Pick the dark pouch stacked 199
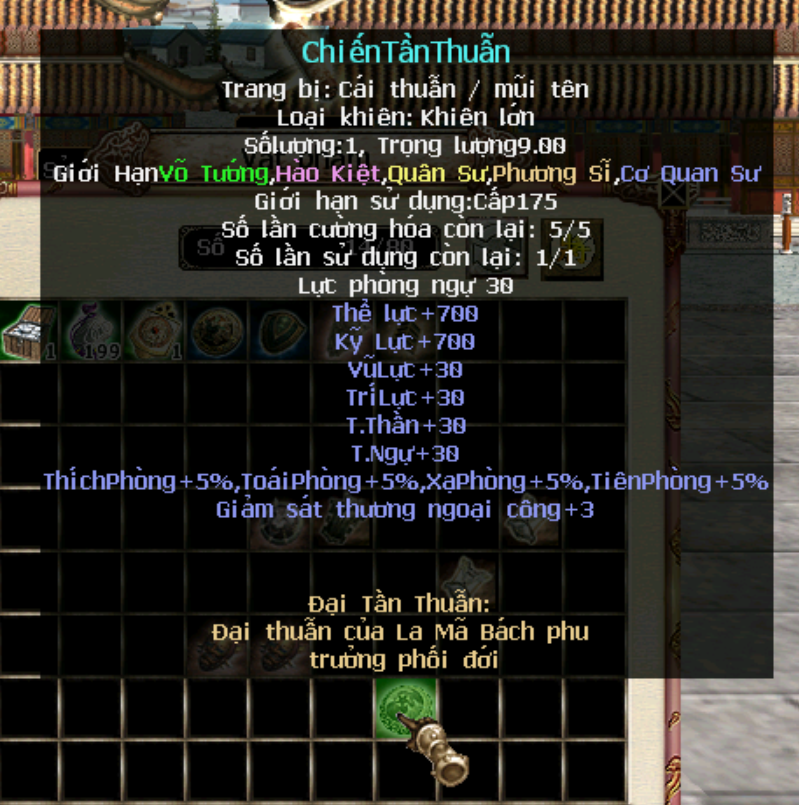This screenshot has height=805, width=799. (x=92, y=331)
